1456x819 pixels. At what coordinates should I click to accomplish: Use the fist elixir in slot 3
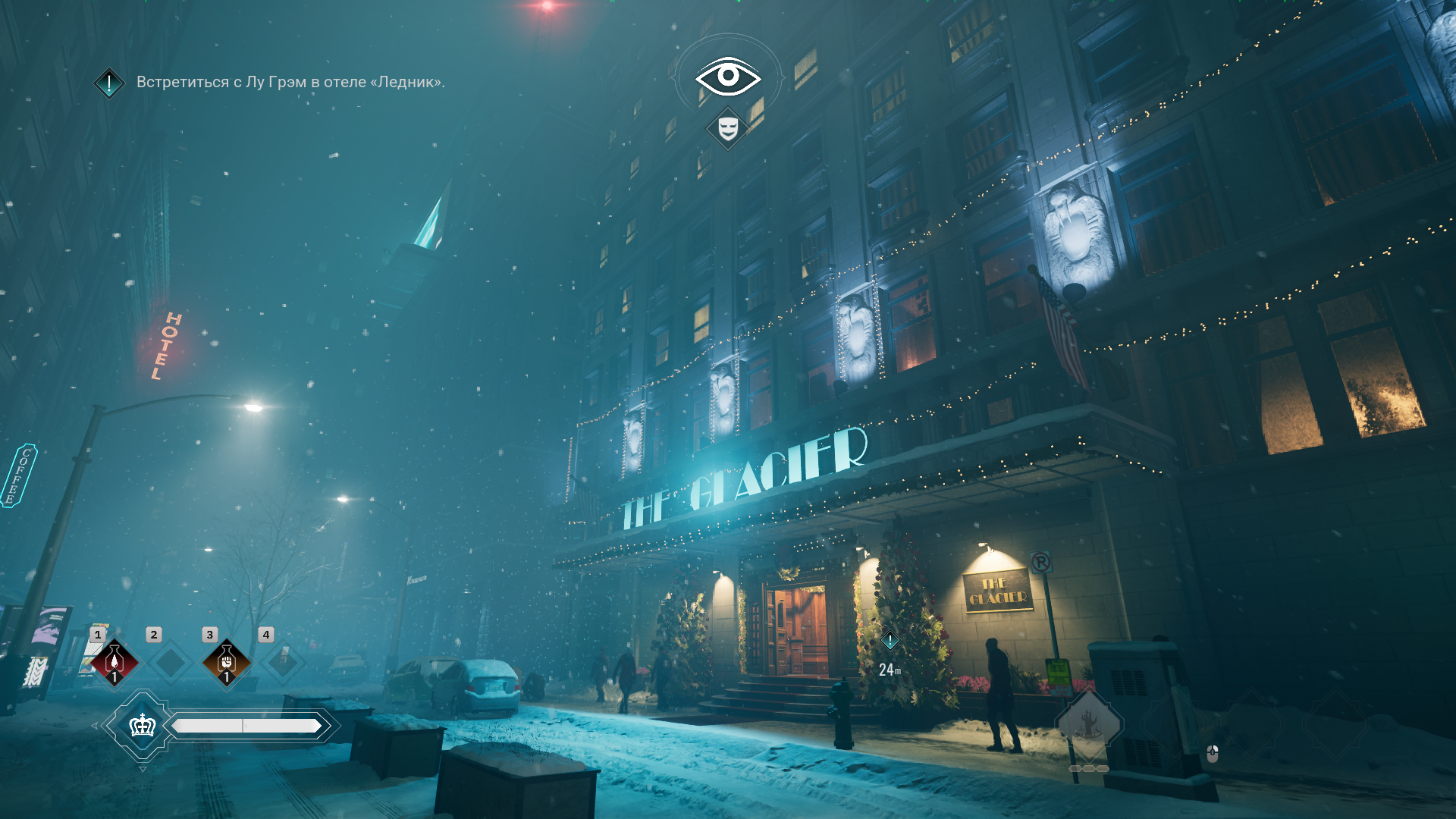click(x=226, y=662)
